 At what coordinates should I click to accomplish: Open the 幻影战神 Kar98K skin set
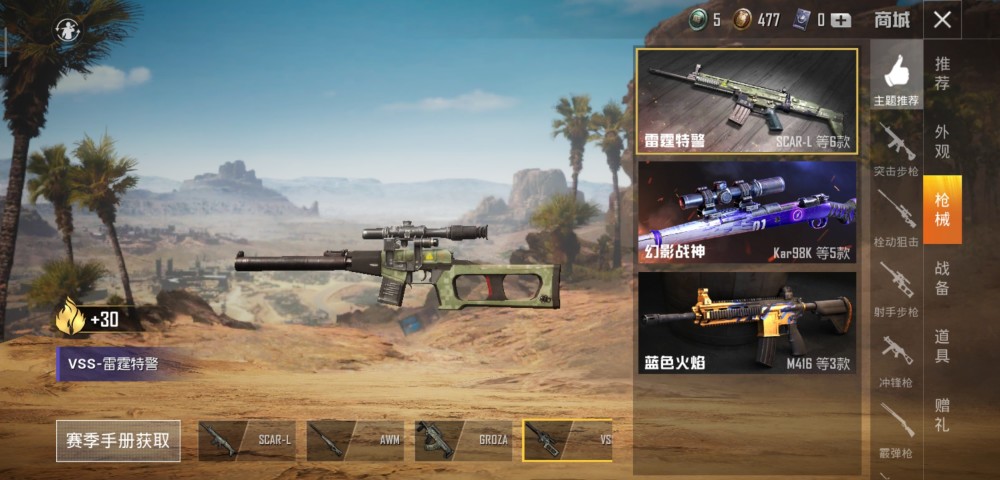pyautogui.click(x=747, y=212)
